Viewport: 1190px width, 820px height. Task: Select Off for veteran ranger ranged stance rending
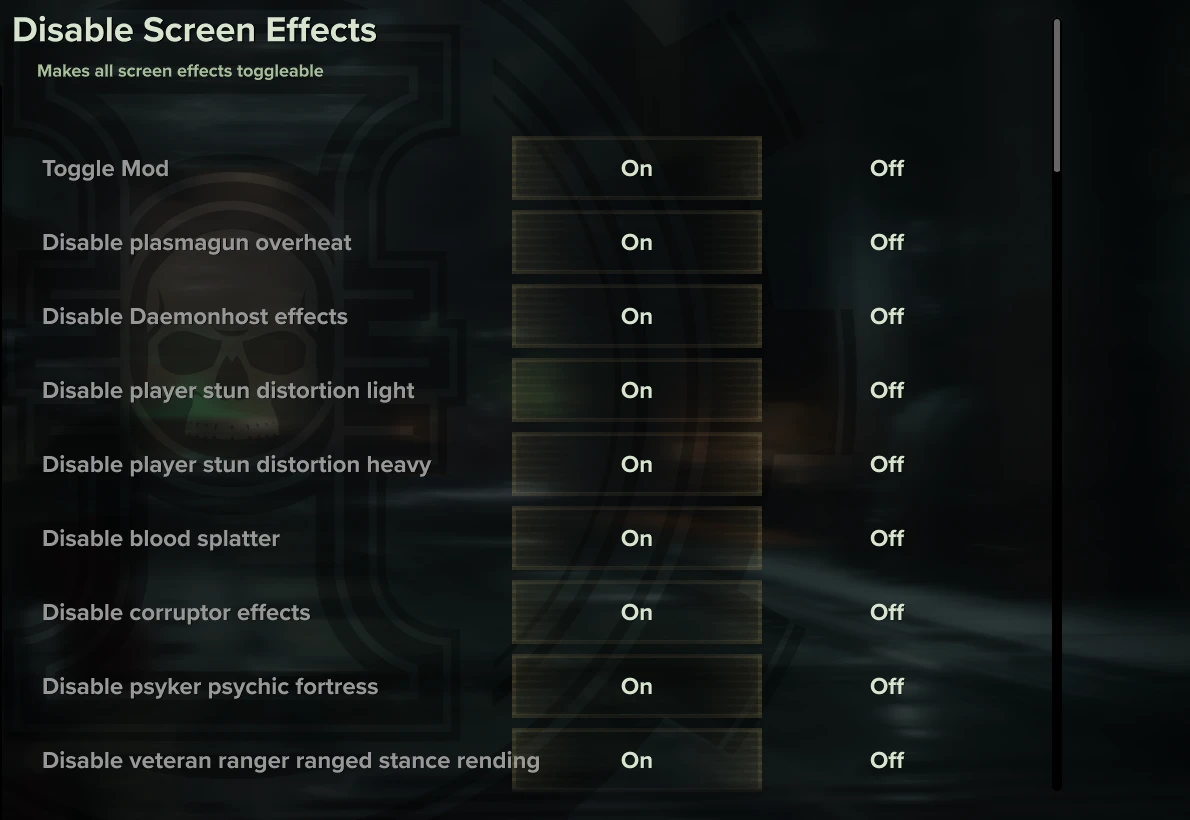pyautogui.click(x=887, y=760)
